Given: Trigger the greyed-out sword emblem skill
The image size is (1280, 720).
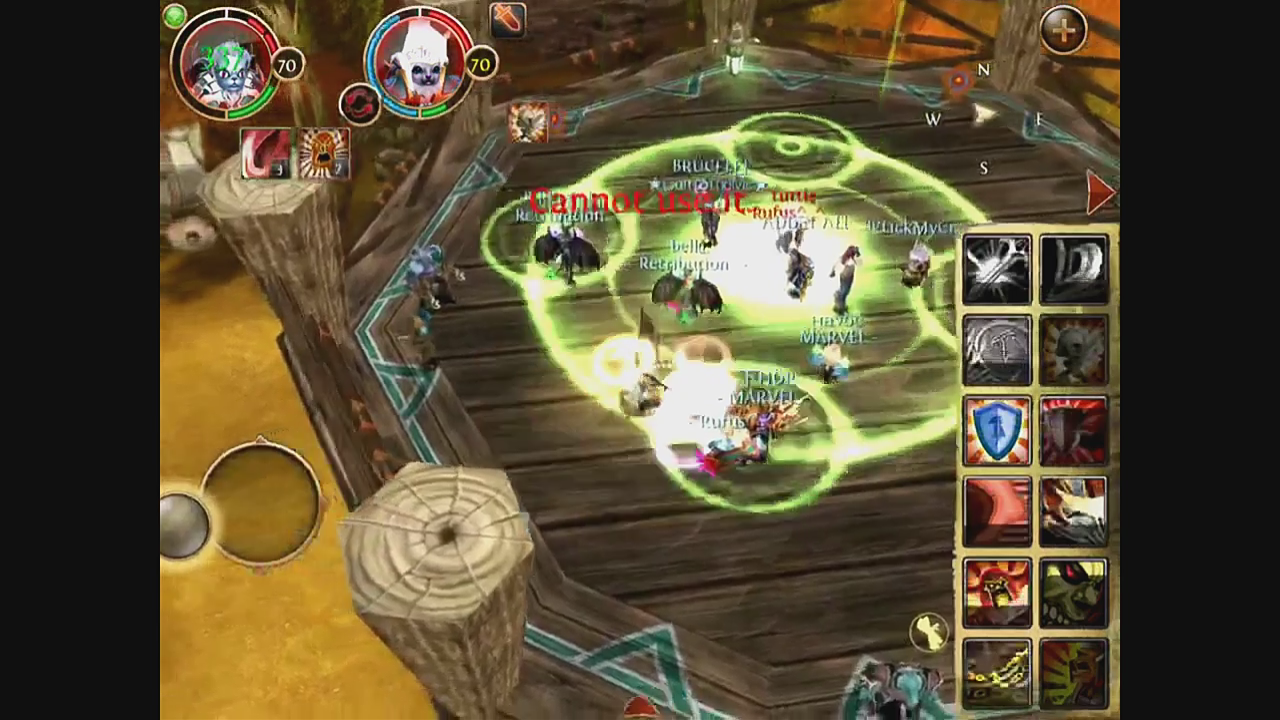Looking at the screenshot, I should click(x=996, y=349).
